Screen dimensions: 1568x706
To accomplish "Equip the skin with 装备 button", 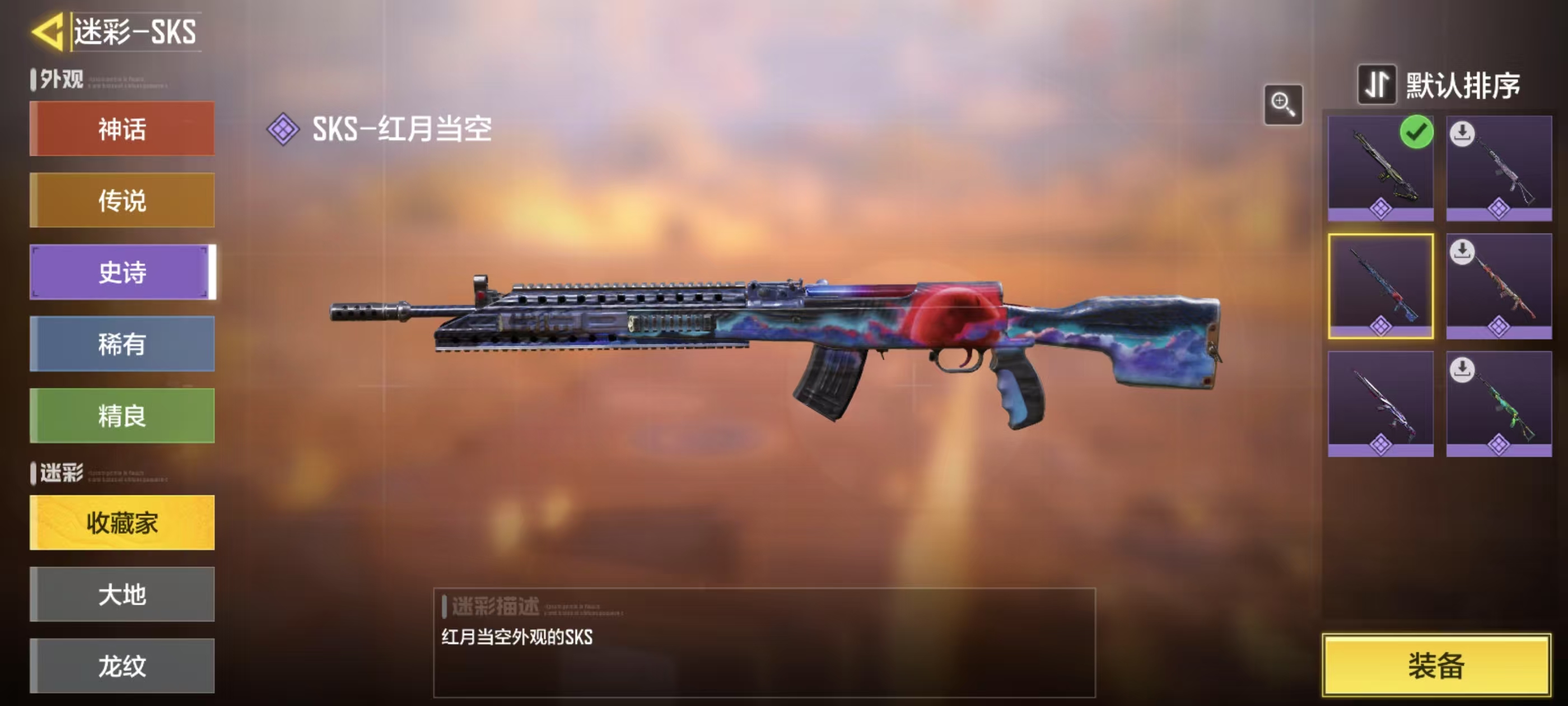I will coord(1436,665).
